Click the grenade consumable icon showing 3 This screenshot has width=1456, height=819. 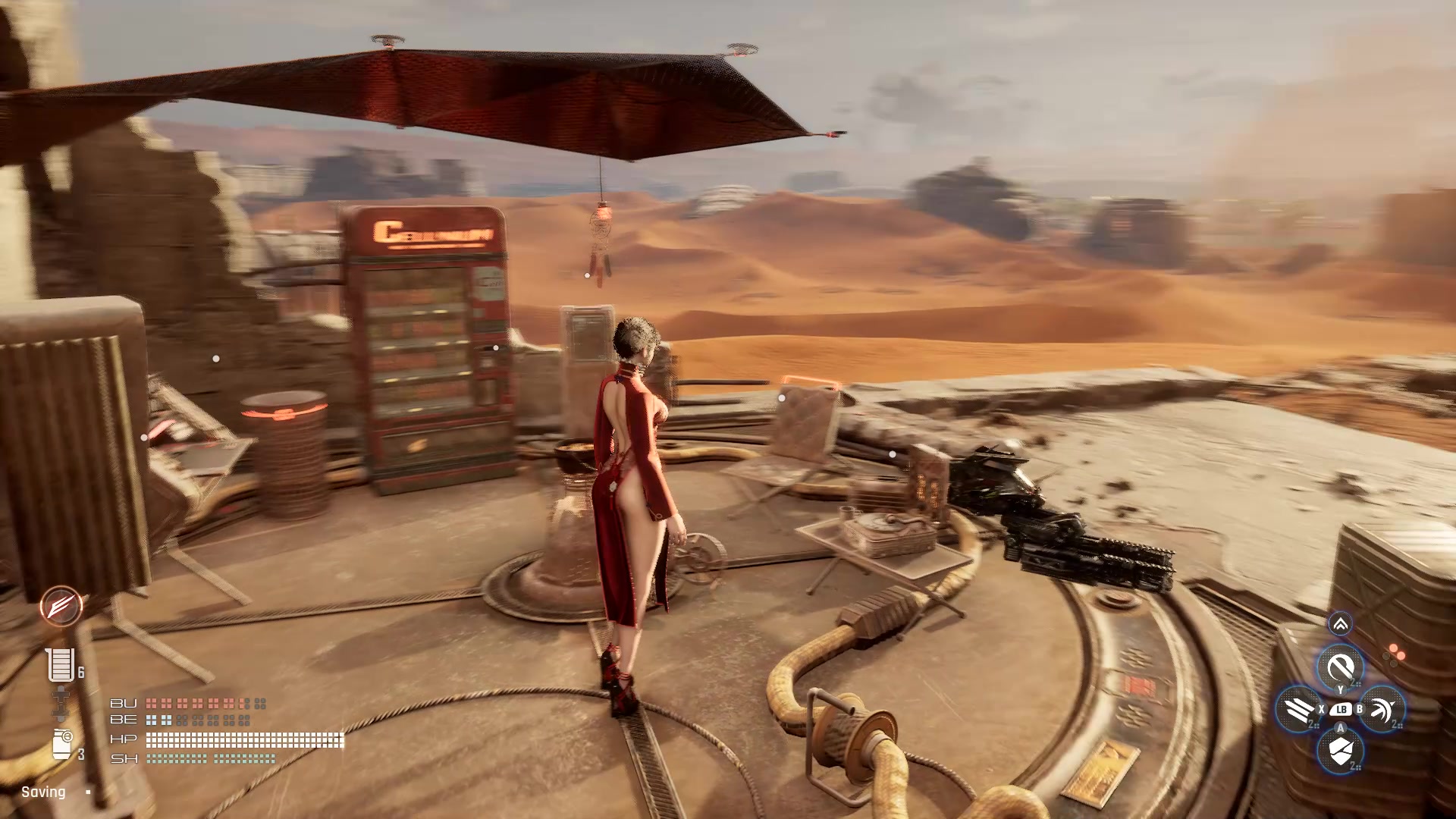(x=62, y=742)
